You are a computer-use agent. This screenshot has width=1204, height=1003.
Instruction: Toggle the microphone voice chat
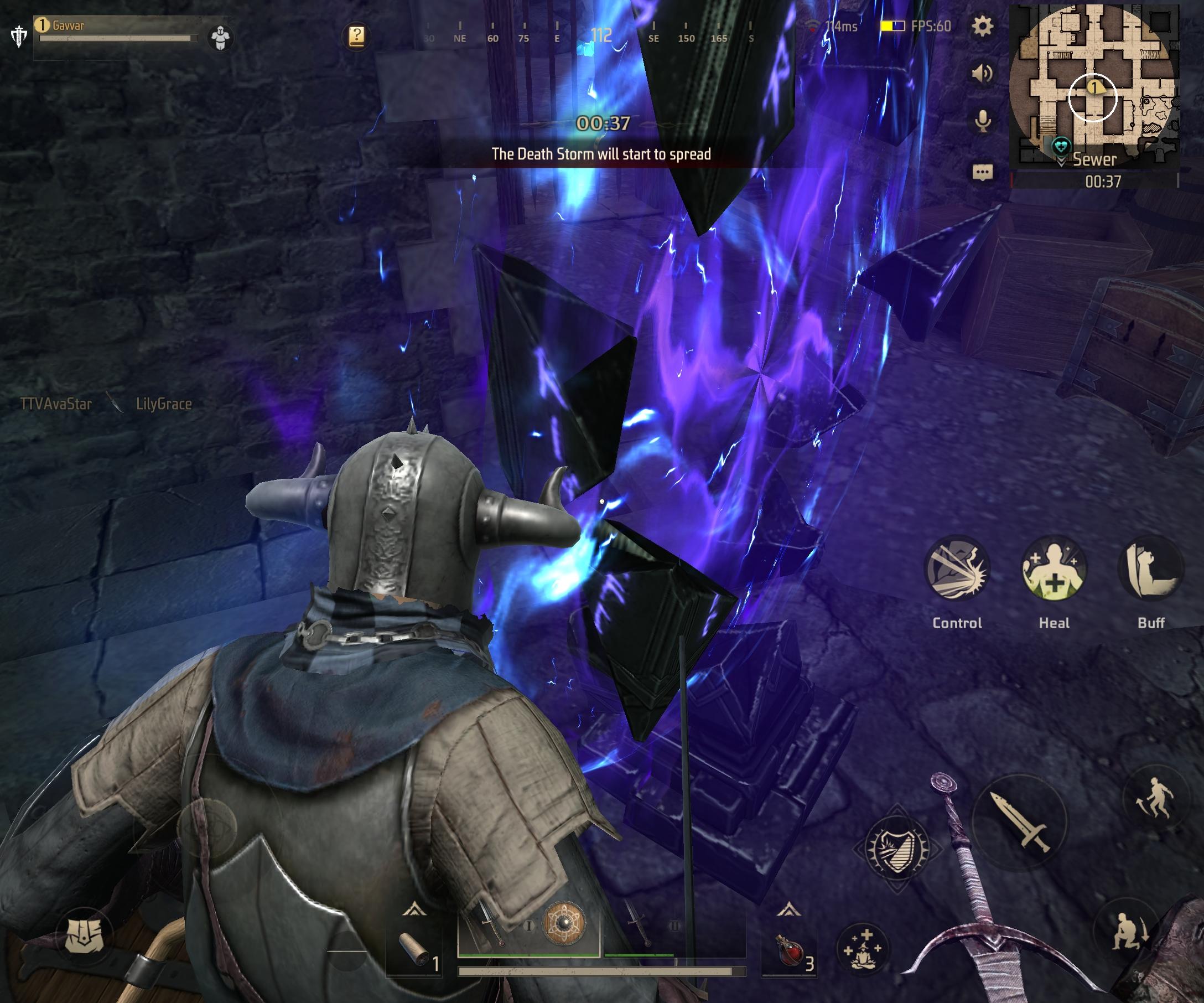[983, 121]
